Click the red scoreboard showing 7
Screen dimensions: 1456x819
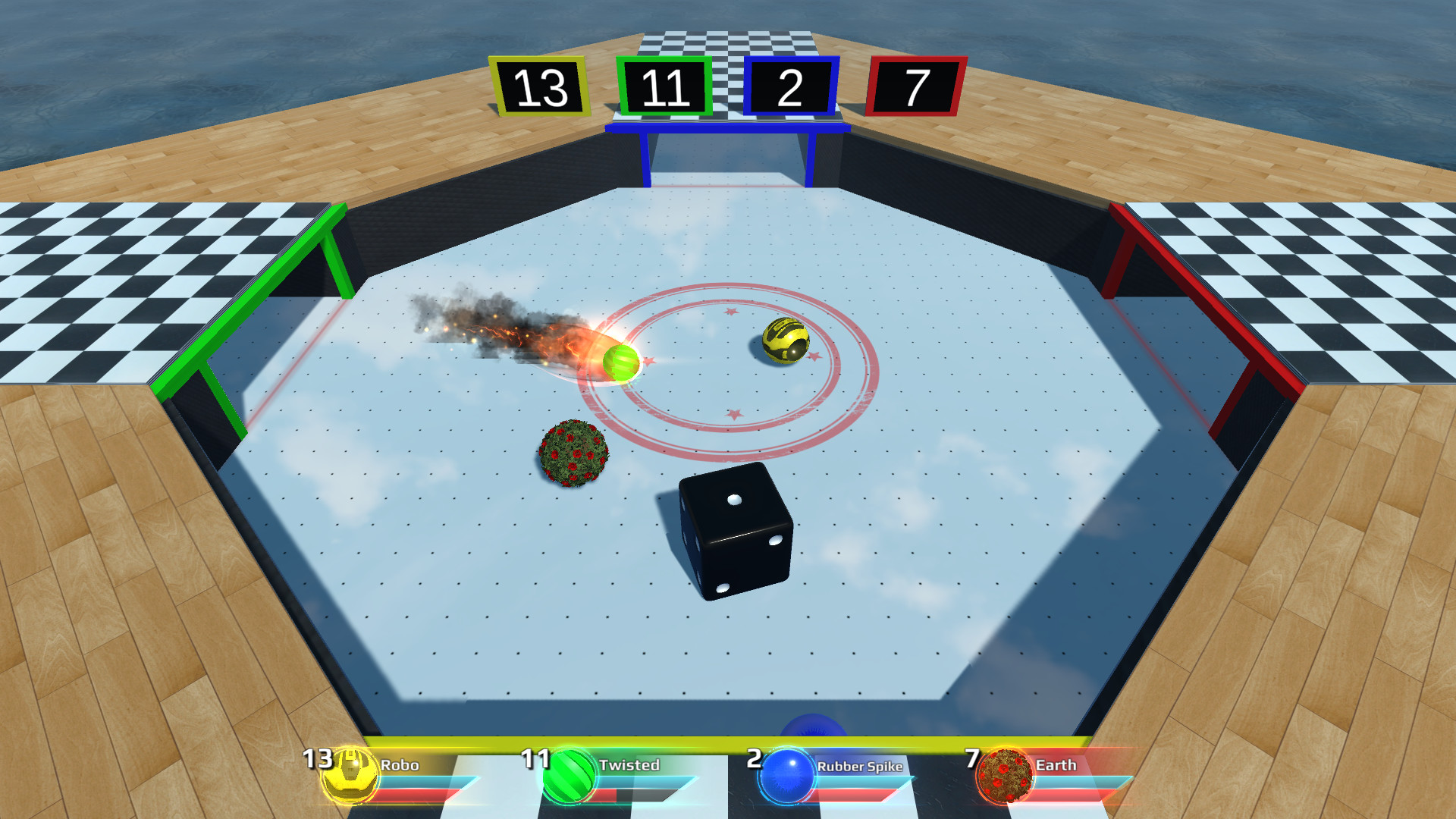tap(915, 86)
